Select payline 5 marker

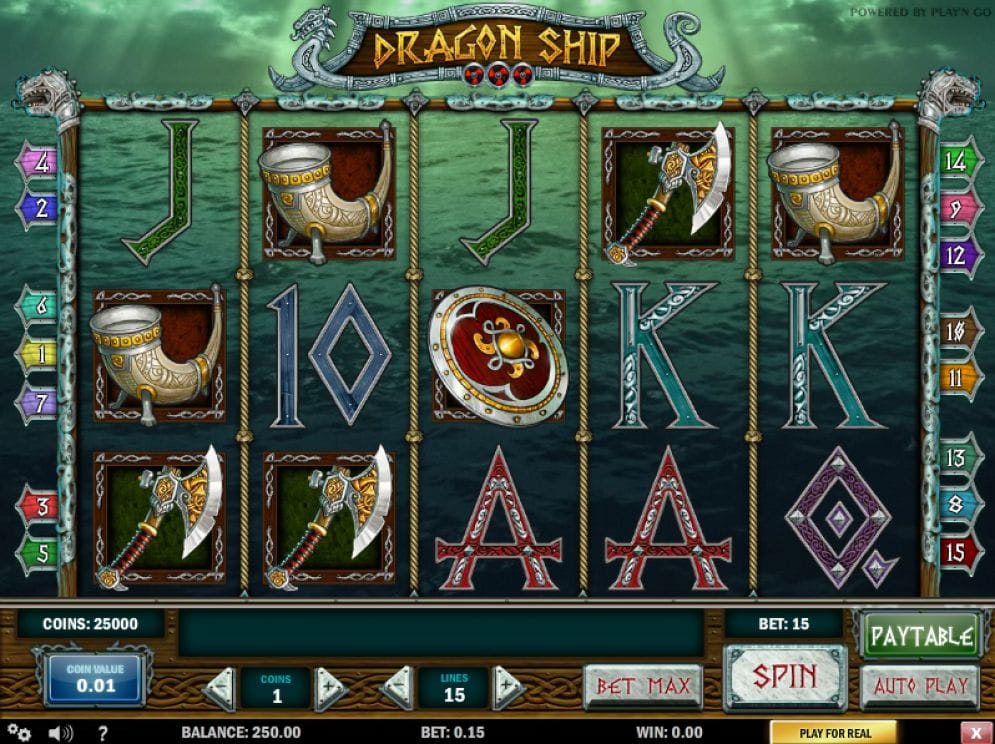coord(39,551)
